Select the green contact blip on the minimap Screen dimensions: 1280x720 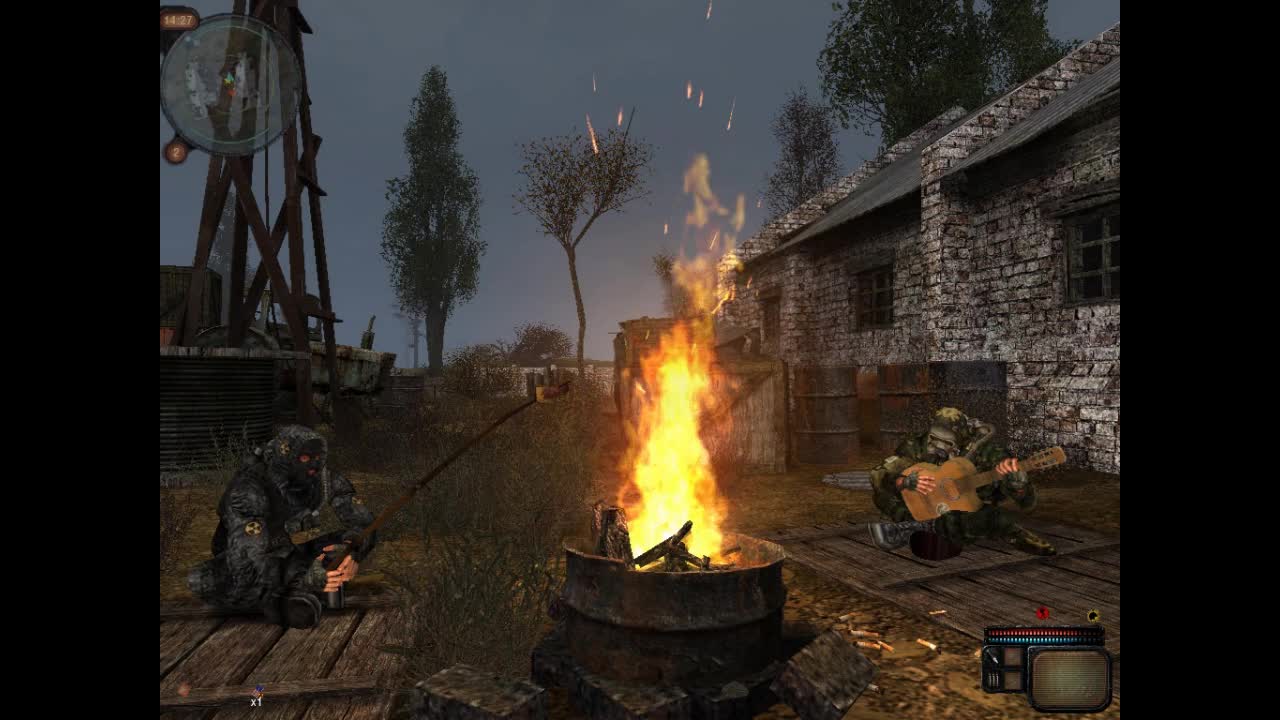click(x=230, y=76)
